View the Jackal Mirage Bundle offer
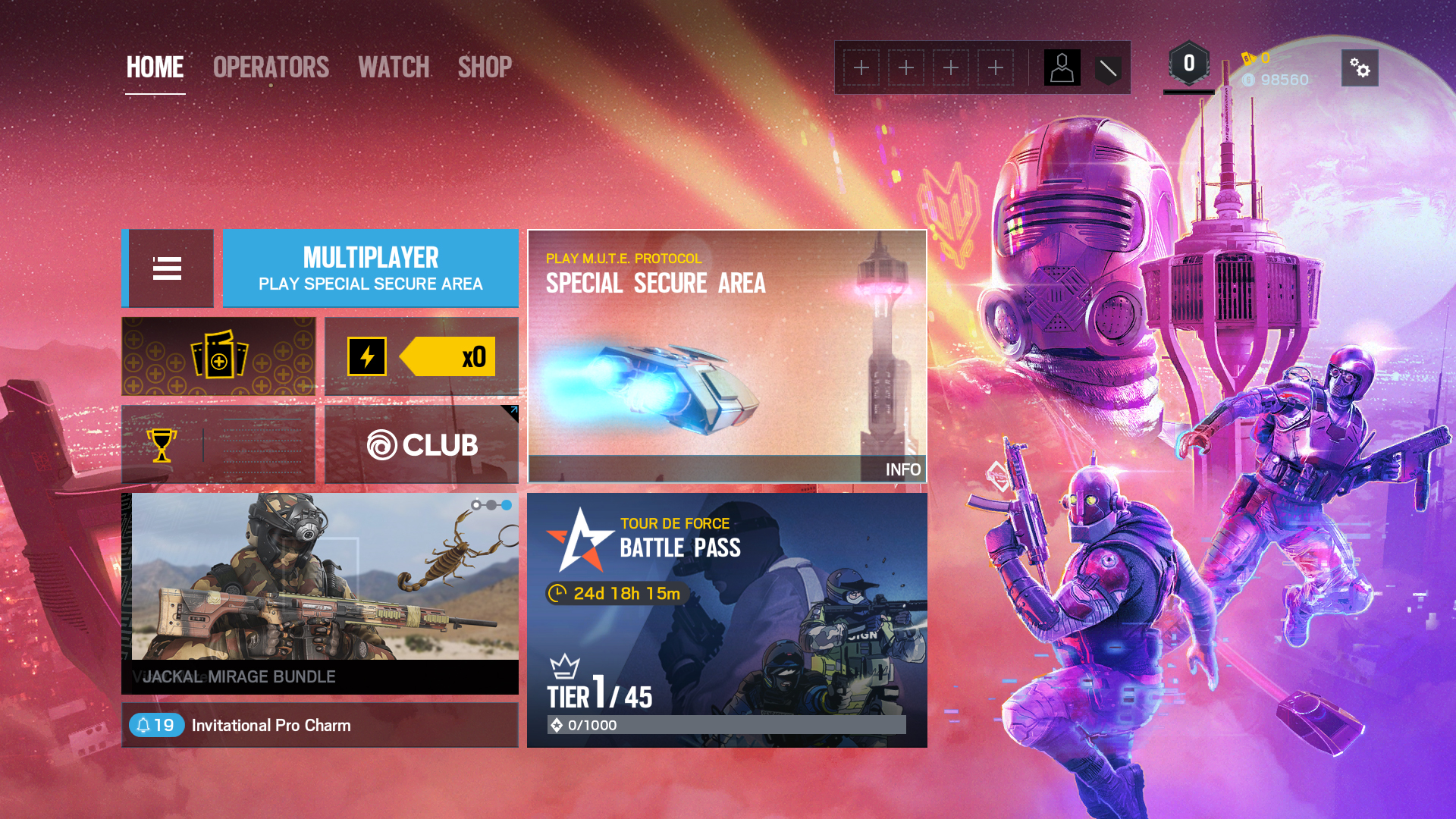This screenshot has height=819, width=1456. (x=320, y=593)
